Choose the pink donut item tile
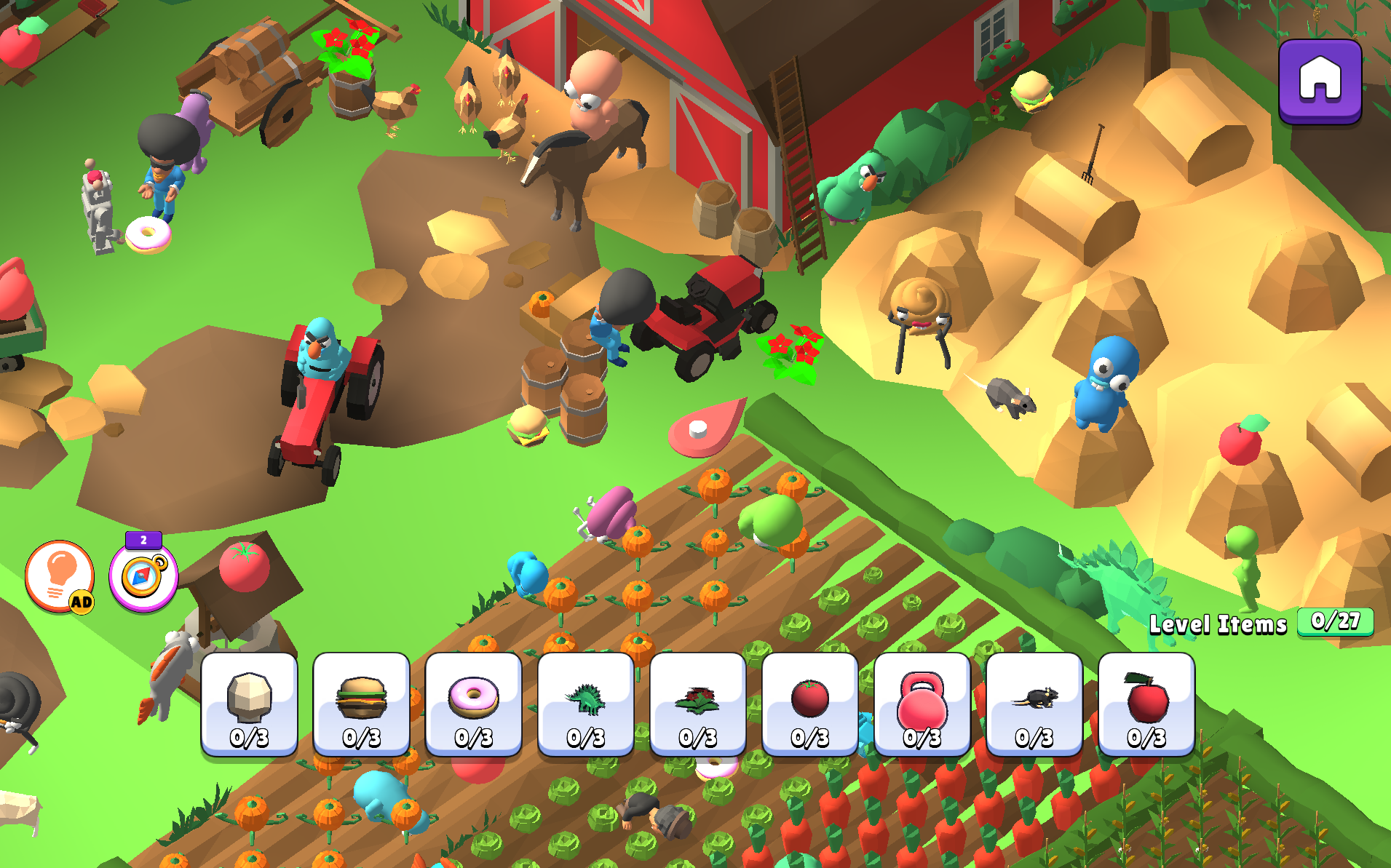The image size is (1391, 868). click(x=474, y=704)
